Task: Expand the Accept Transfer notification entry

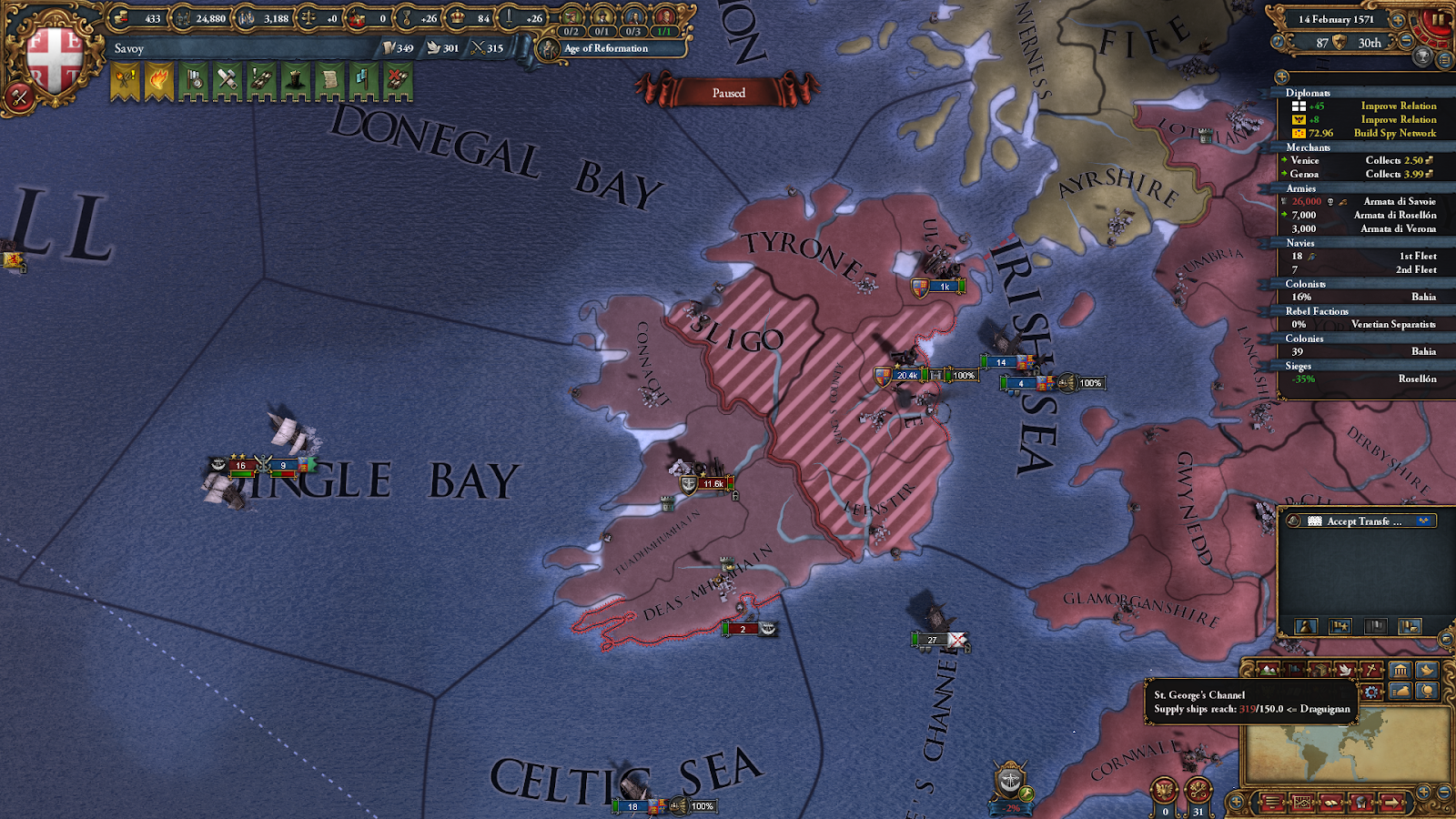Action: pos(1356,521)
